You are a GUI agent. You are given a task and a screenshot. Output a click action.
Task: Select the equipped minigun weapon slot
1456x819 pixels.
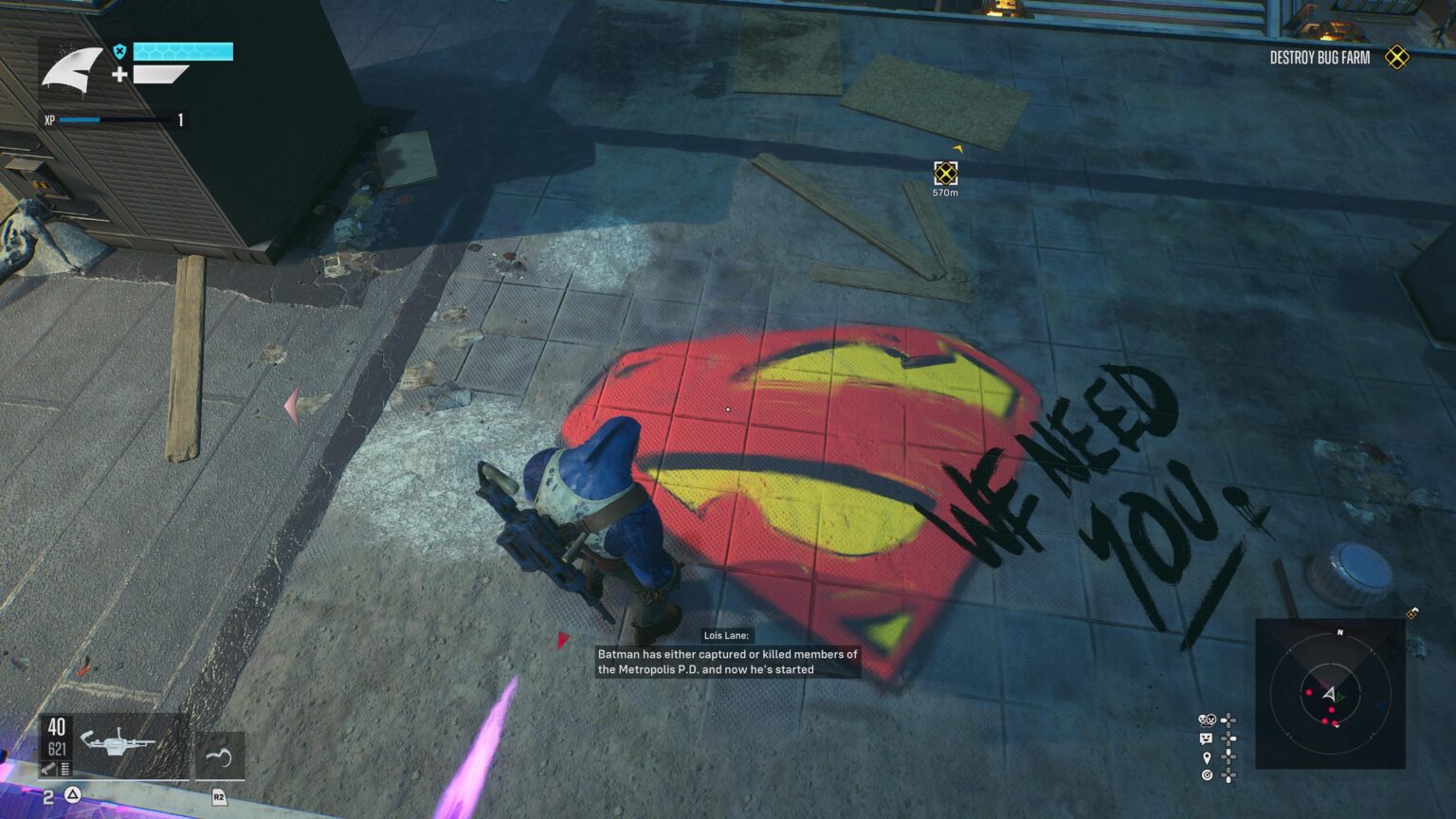click(x=113, y=744)
